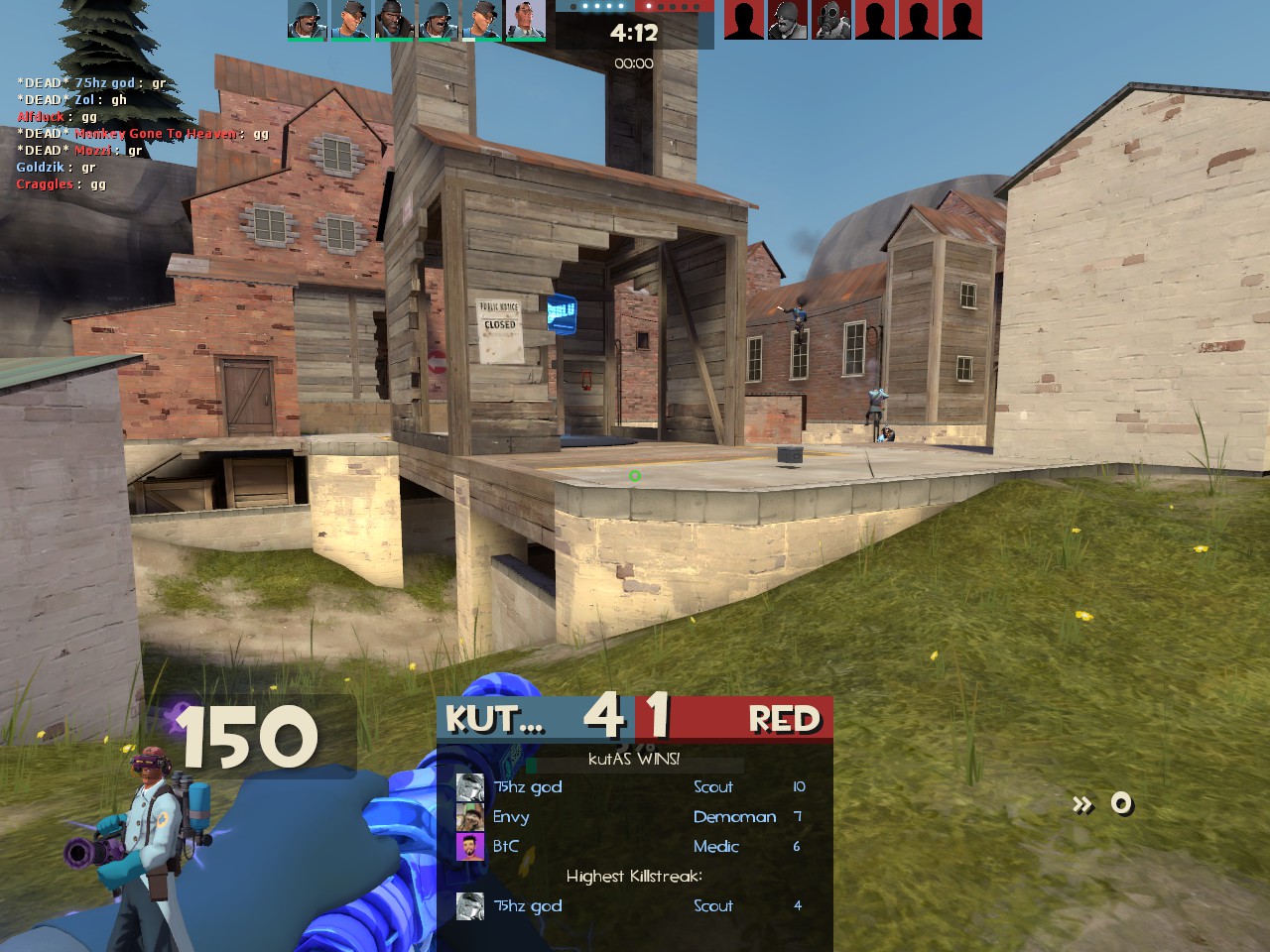Click BtC's purple avatar thumbnail
1270x952 pixels.
pyautogui.click(x=469, y=847)
